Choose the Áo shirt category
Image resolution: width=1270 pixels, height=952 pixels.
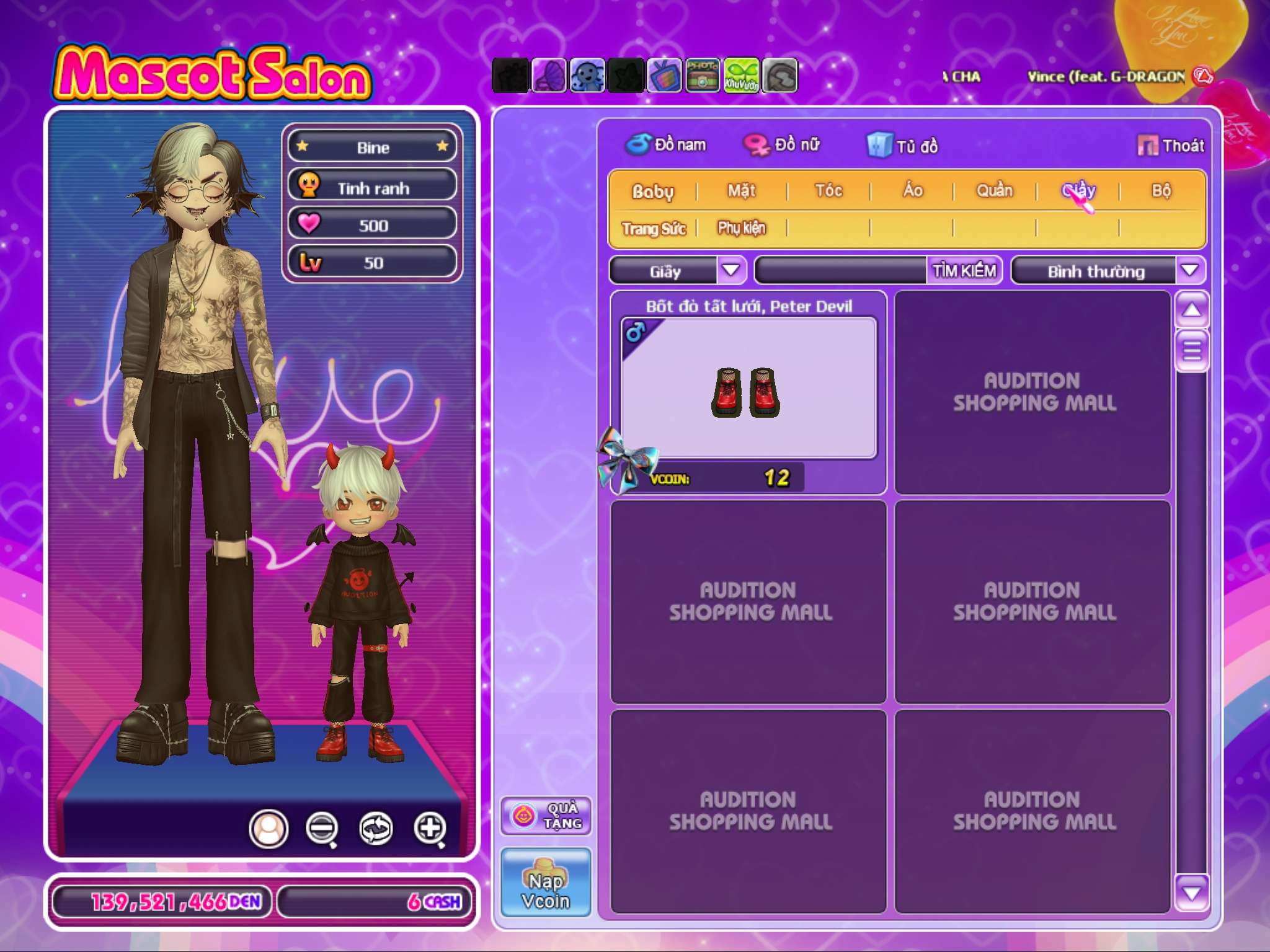click(912, 190)
